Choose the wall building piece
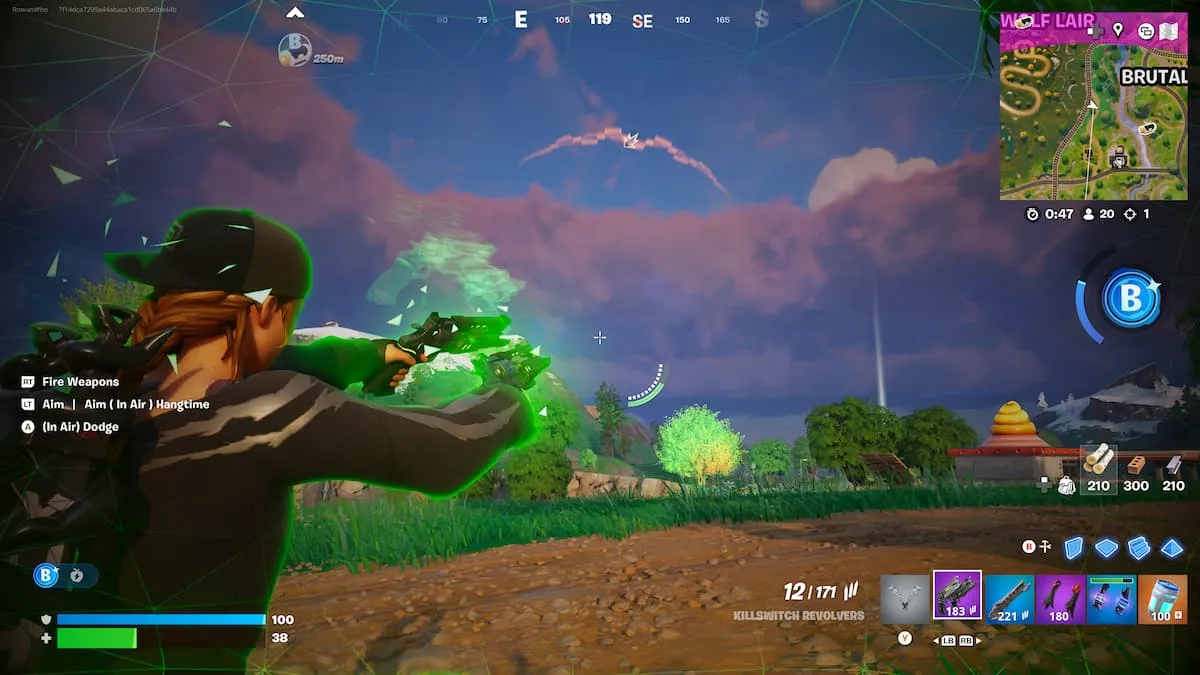Image resolution: width=1200 pixels, height=675 pixels. (x=1073, y=547)
